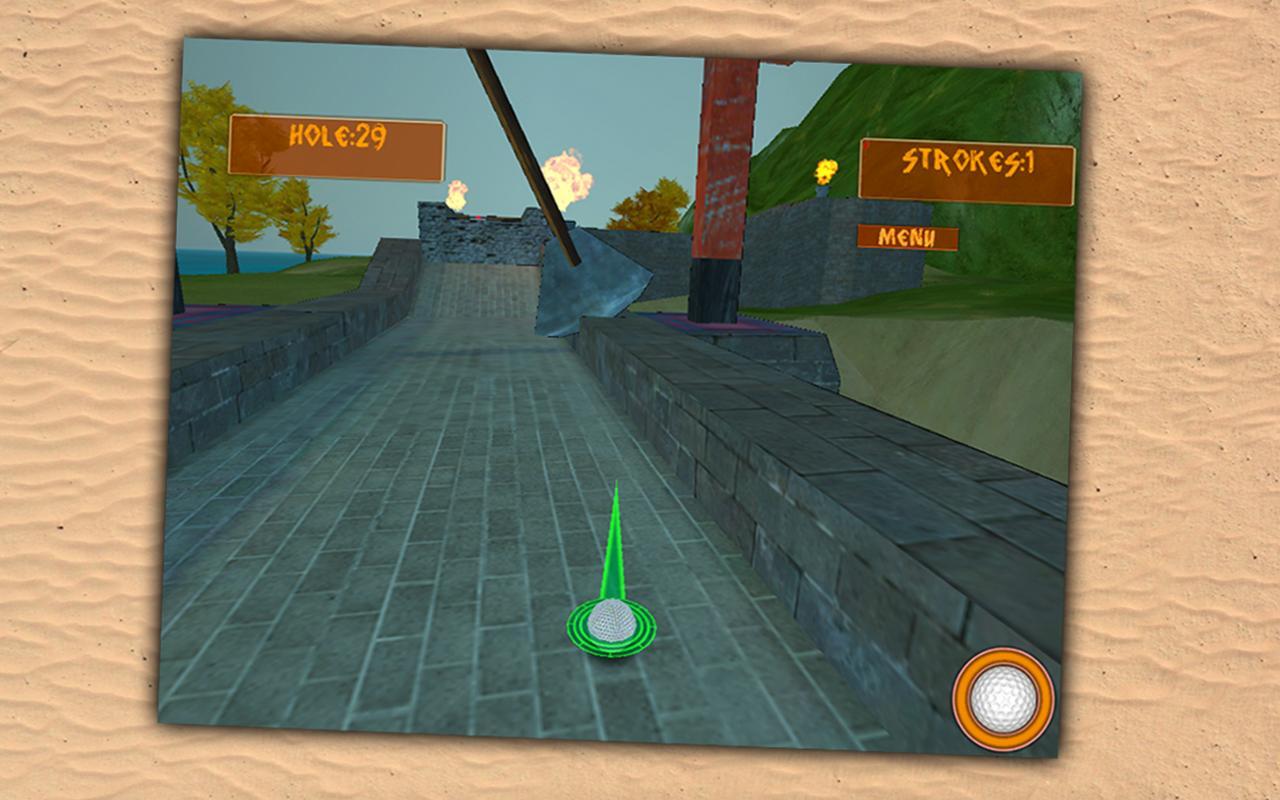Click the green power ring under the ball

click(x=613, y=648)
